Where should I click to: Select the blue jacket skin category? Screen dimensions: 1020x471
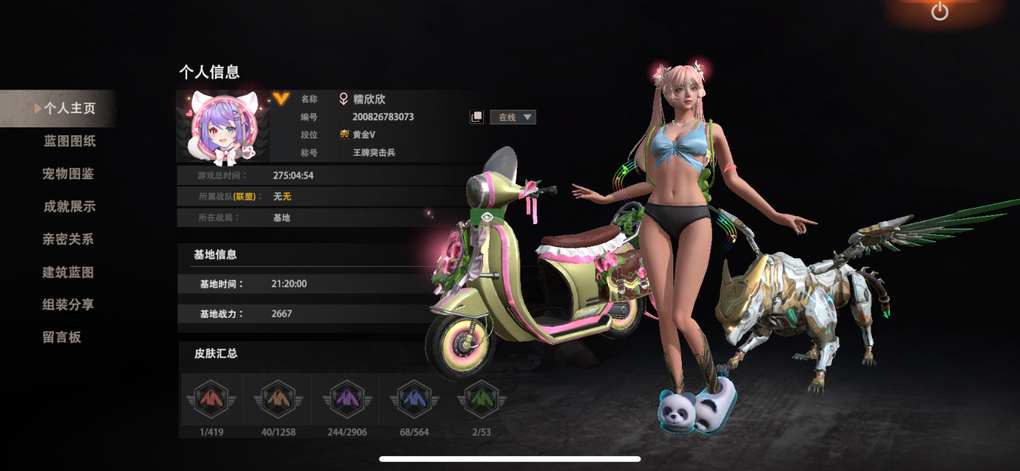coord(412,399)
